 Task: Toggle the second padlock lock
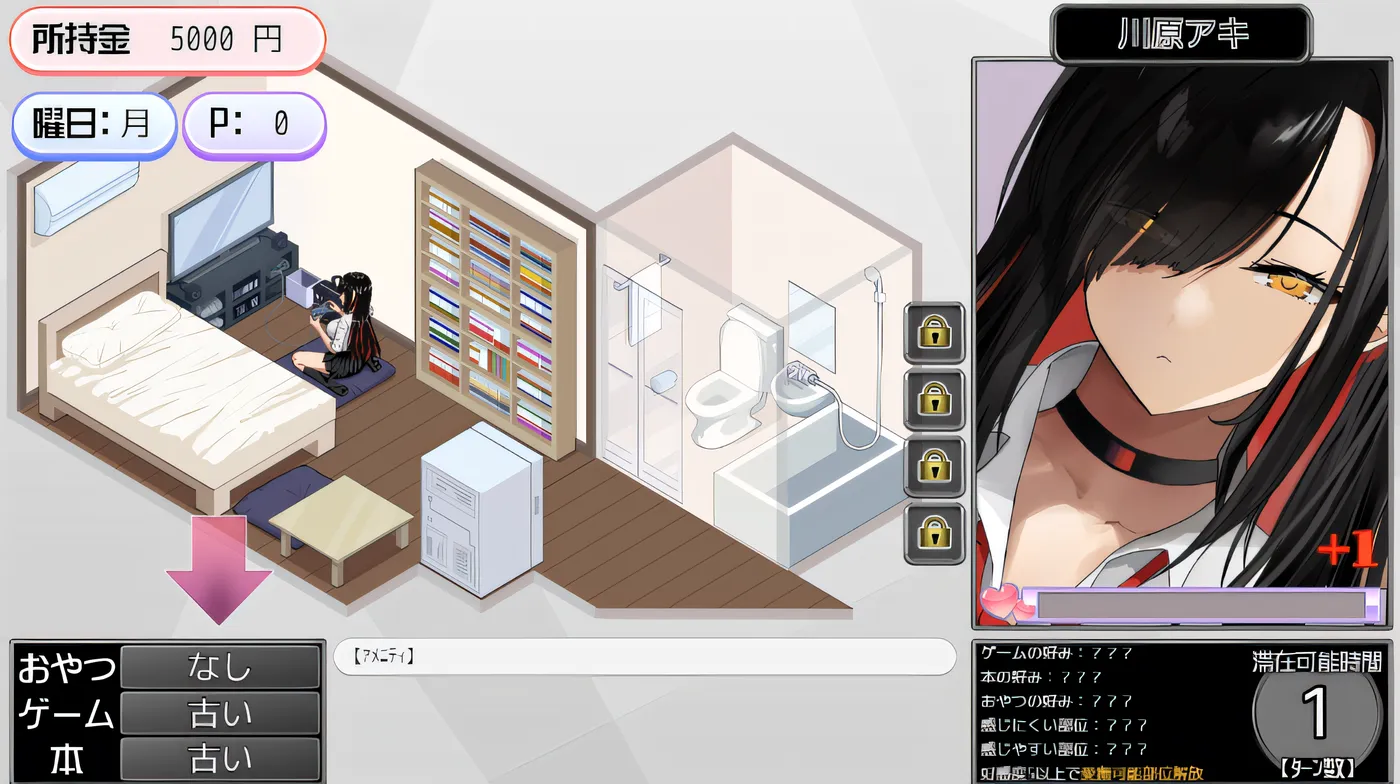tap(933, 398)
